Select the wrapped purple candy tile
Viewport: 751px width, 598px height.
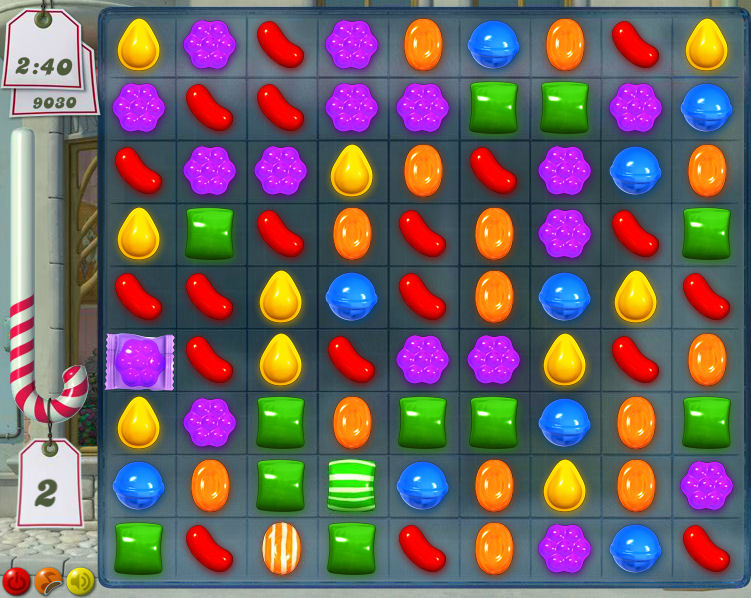click(139, 361)
